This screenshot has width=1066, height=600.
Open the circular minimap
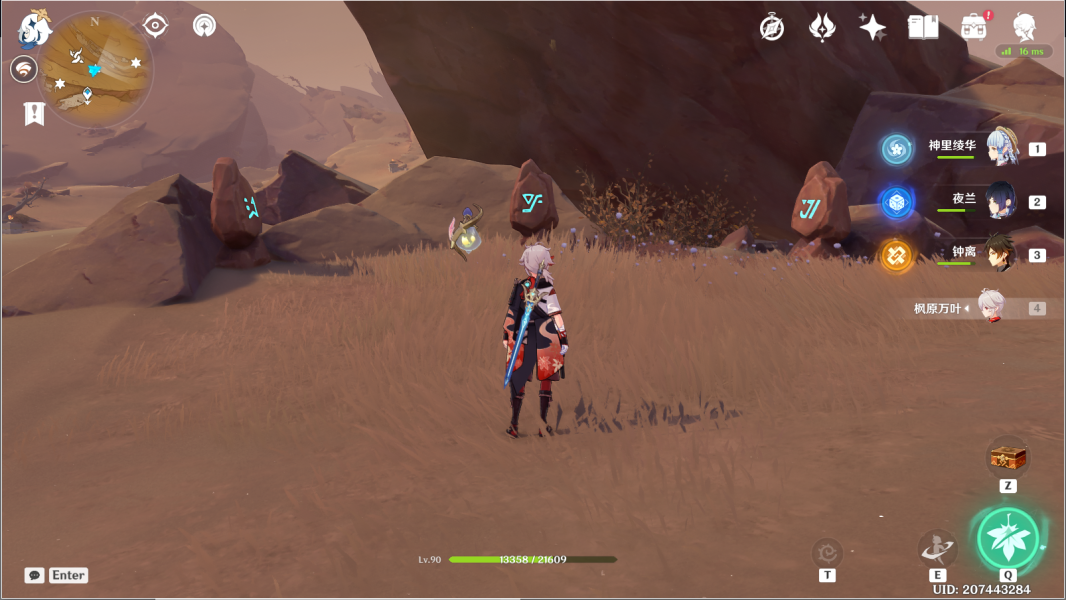pos(95,70)
